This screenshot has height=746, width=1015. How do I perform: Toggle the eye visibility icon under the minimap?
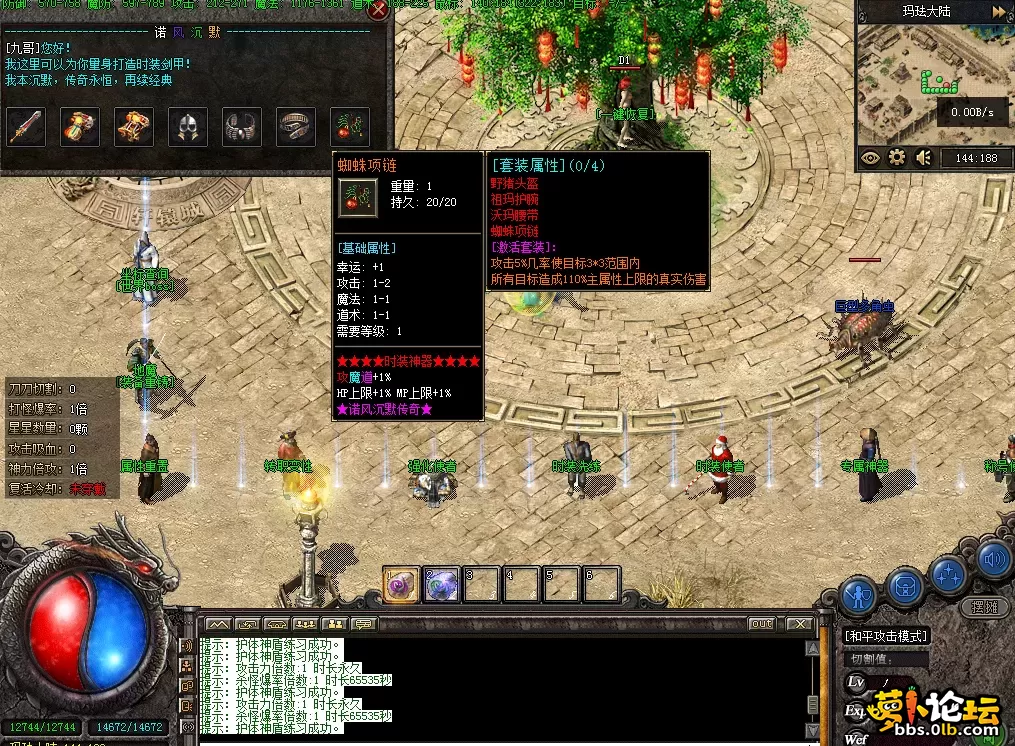pyautogui.click(x=870, y=158)
